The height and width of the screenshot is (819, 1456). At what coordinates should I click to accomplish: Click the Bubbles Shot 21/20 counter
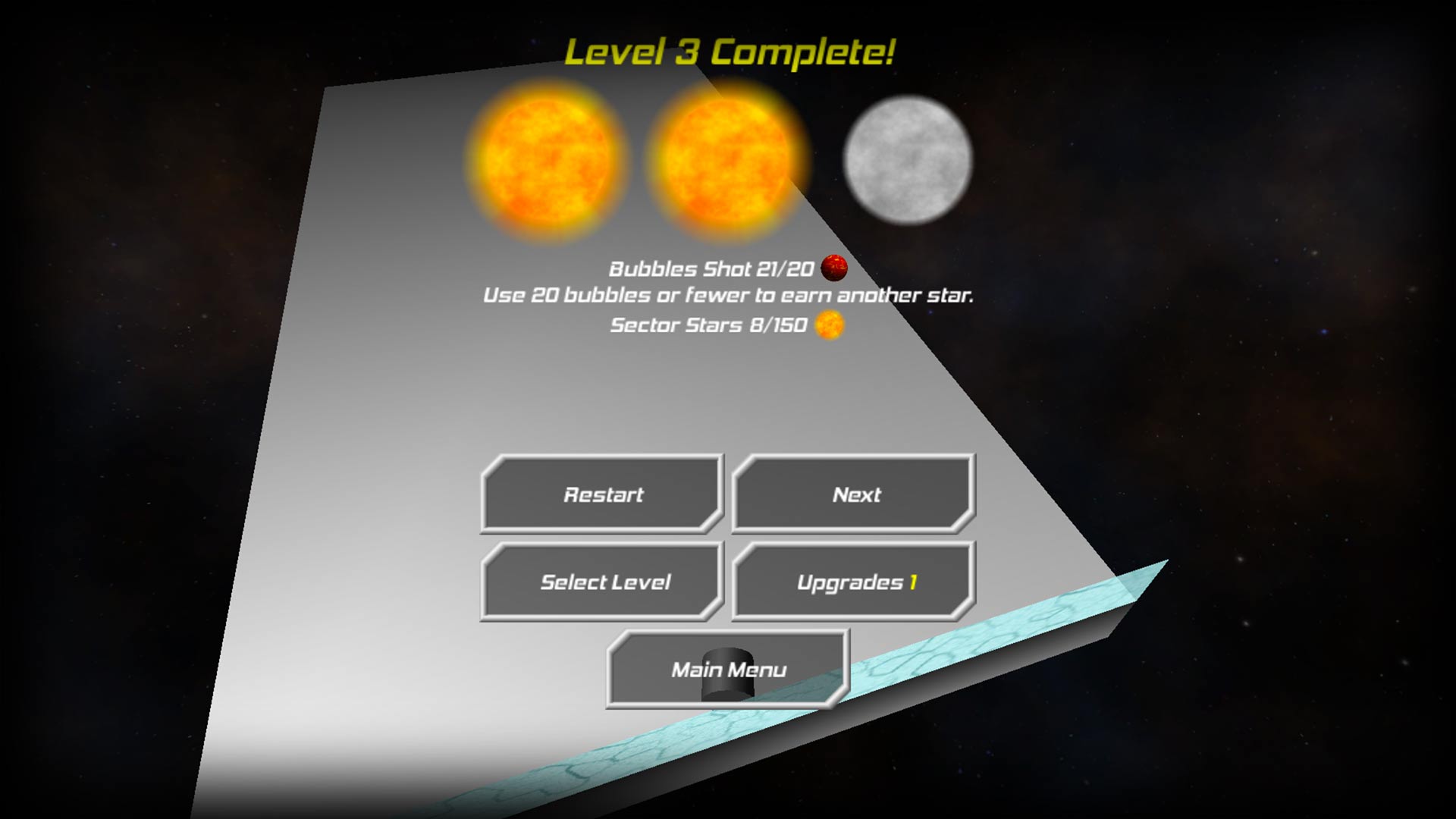pyautogui.click(x=713, y=269)
